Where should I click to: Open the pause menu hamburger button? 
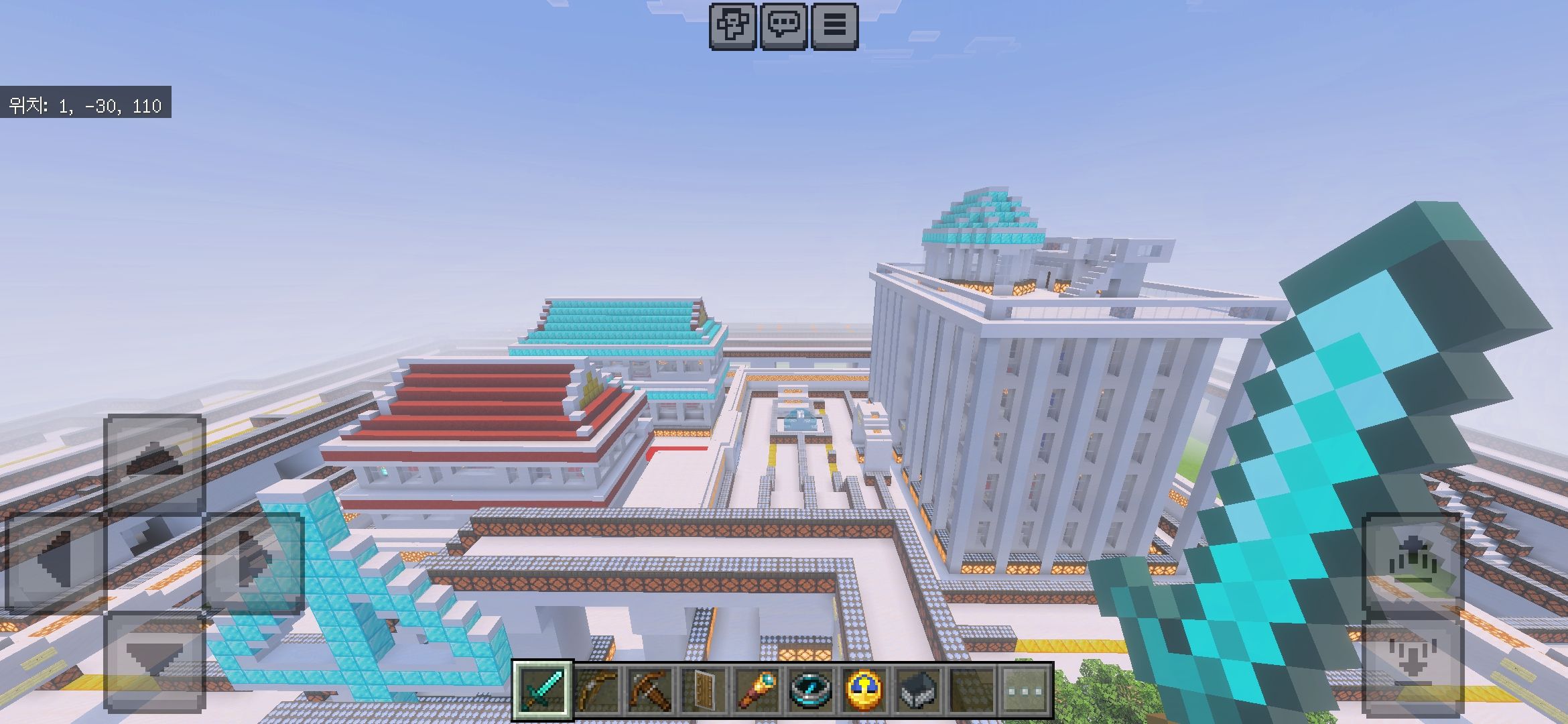point(834,26)
